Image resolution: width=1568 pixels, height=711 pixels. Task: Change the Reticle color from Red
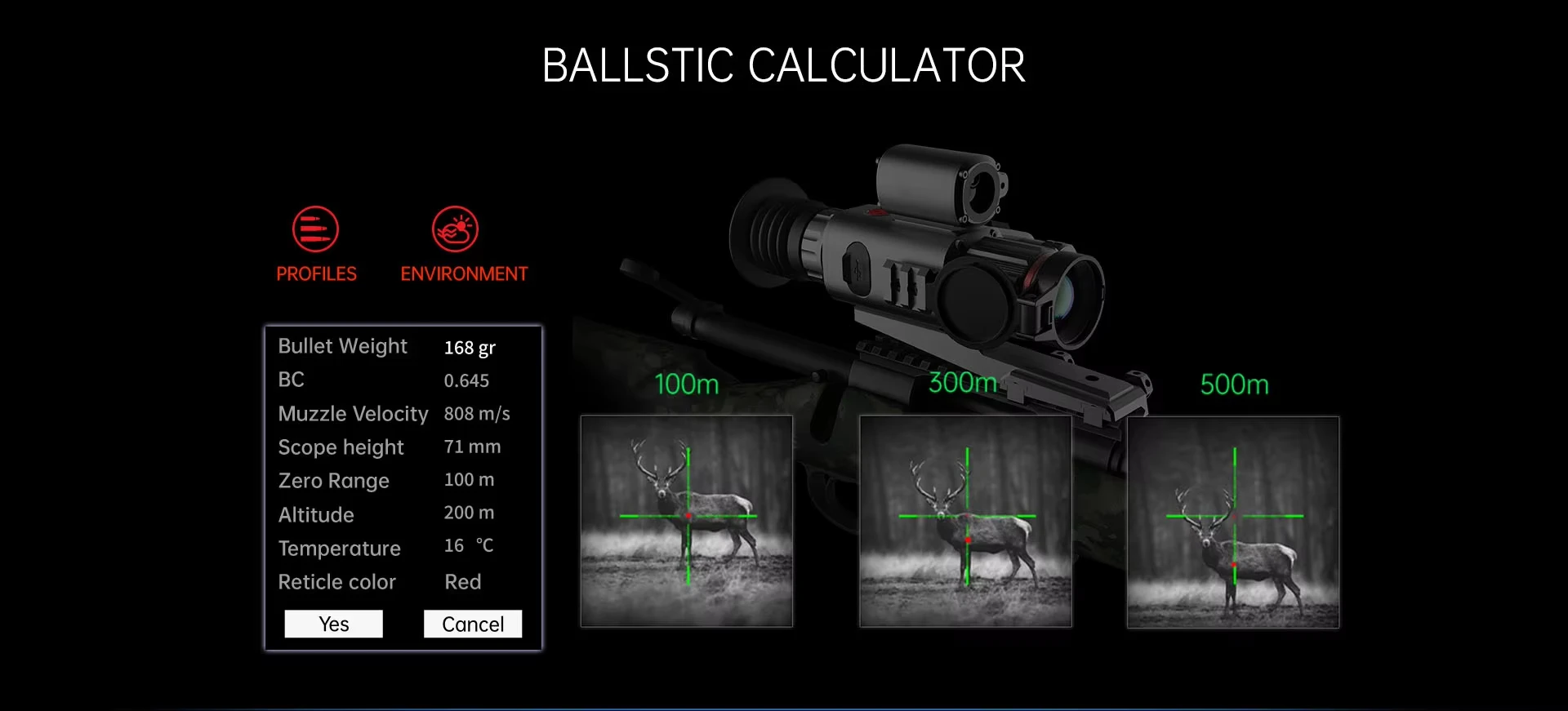pyautogui.click(x=462, y=581)
